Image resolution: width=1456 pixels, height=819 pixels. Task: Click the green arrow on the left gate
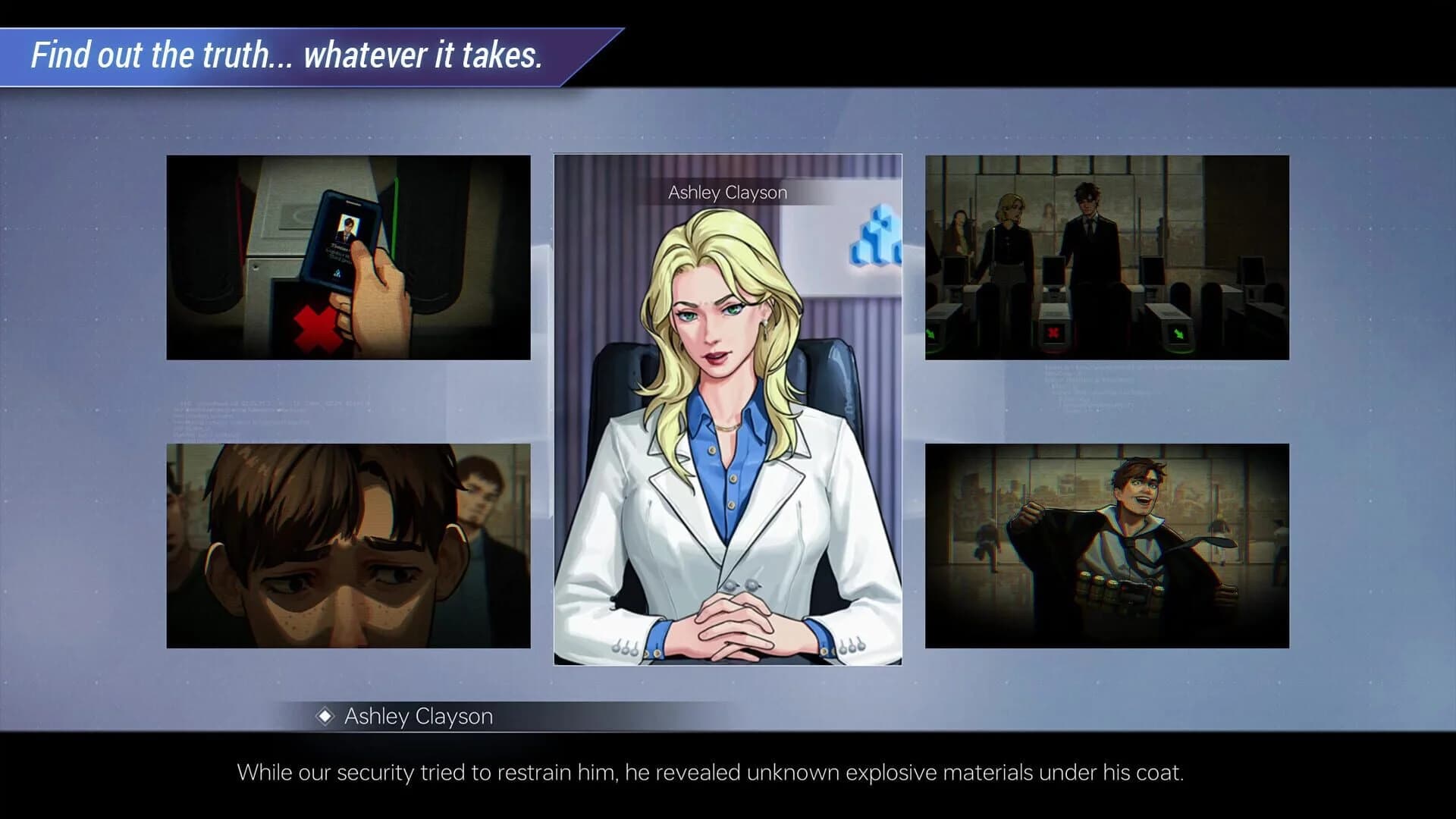[x=930, y=334]
